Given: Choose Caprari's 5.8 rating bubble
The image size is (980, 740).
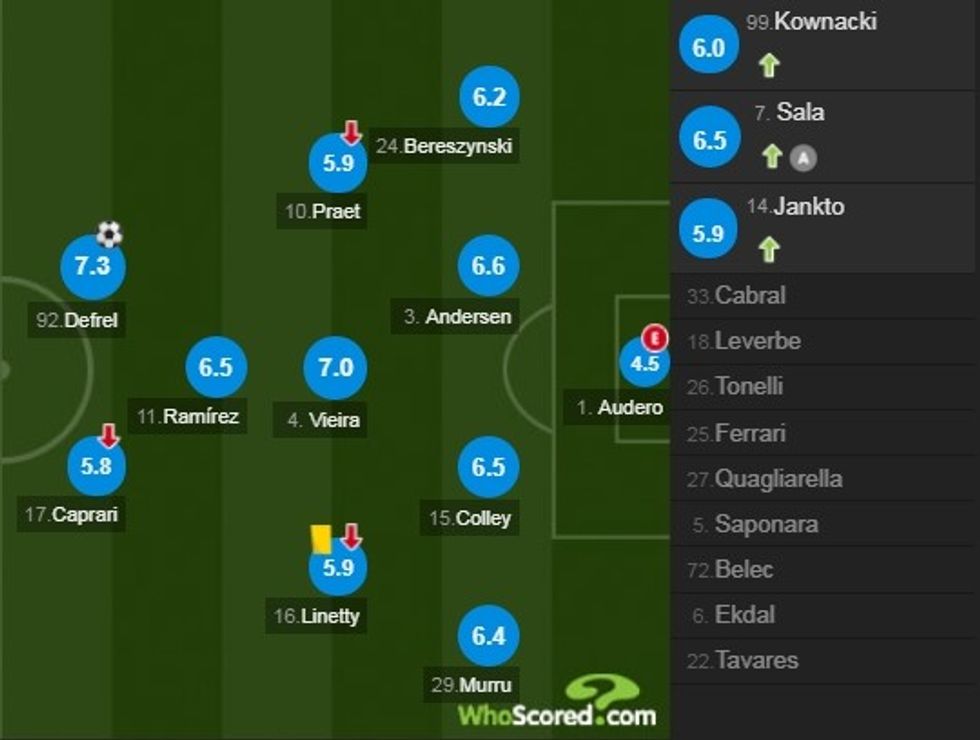Looking at the screenshot, I should point(98,467).
